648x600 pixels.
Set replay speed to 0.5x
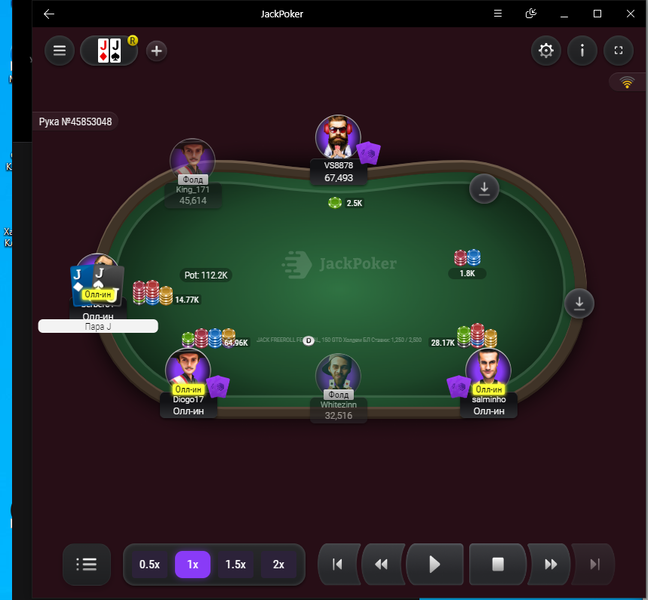point(150,564)
